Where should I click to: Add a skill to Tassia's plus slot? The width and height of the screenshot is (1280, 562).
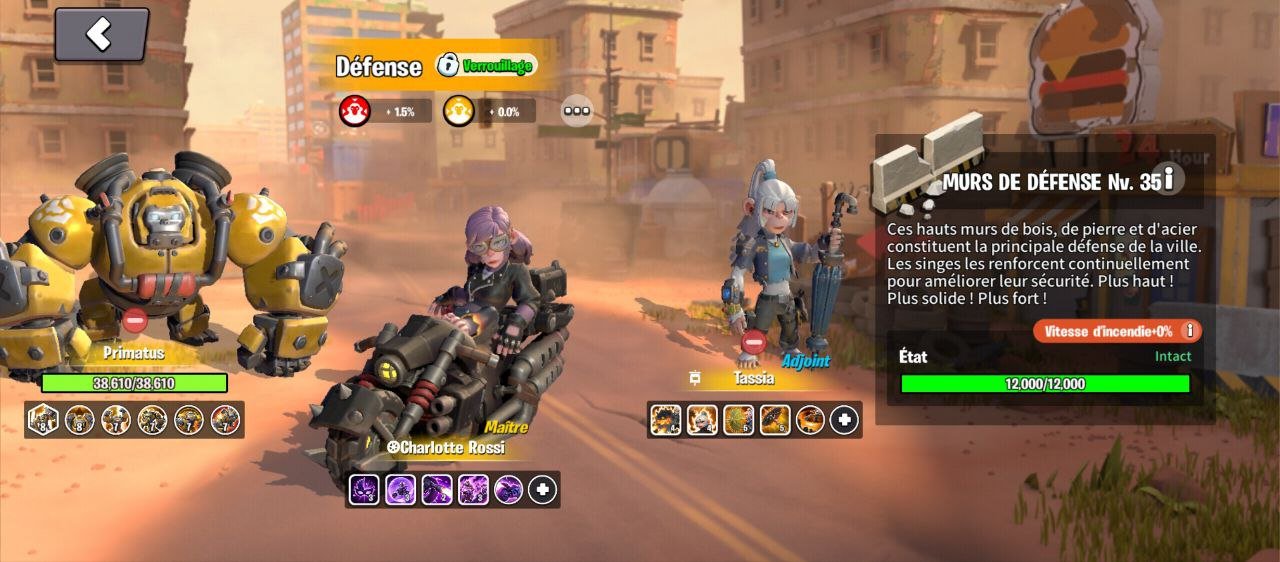click(x=844, y=420)
